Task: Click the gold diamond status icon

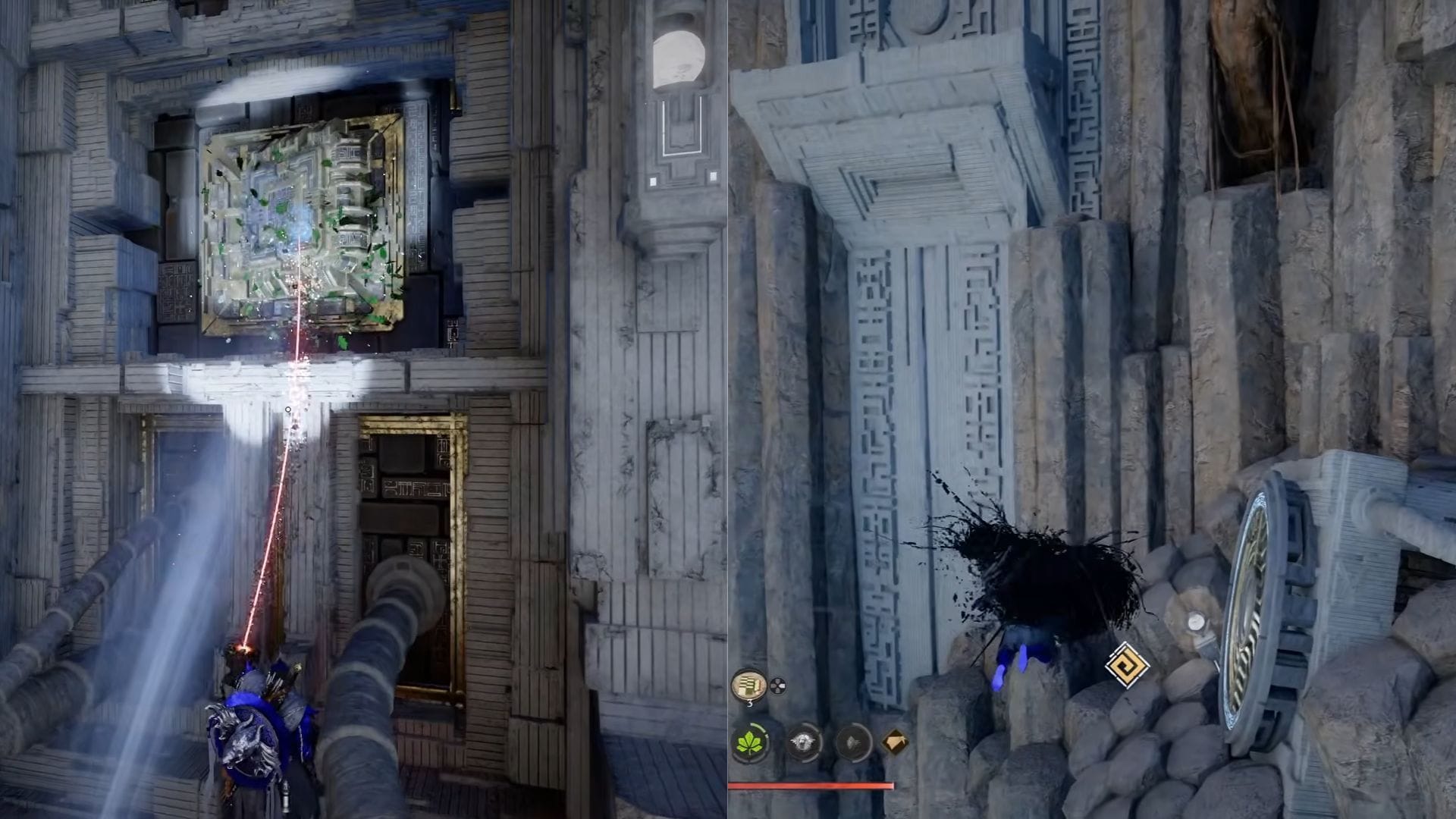Action: click(896, 741)
